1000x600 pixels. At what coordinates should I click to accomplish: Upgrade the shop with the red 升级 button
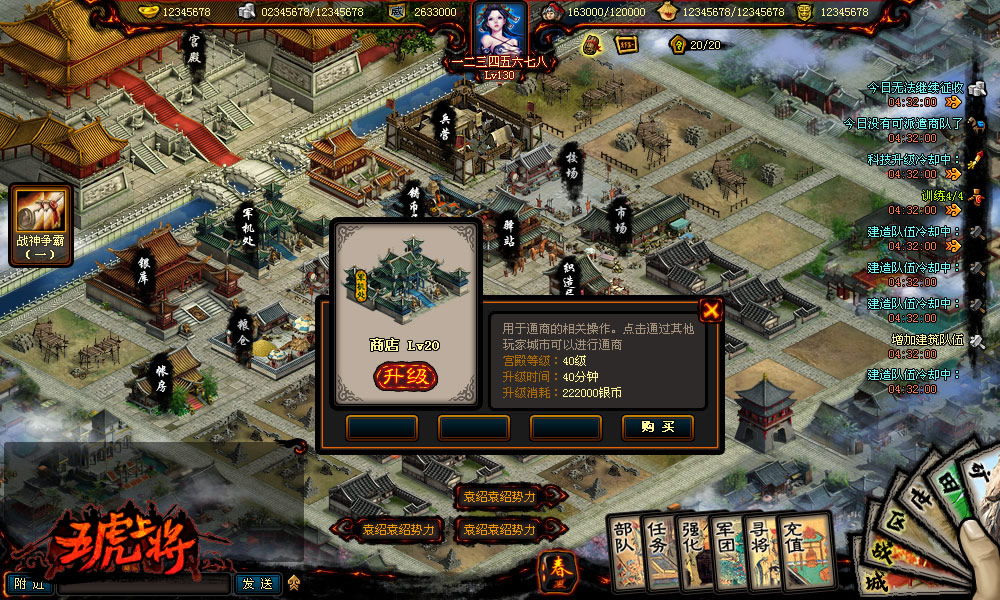(405, 376)
